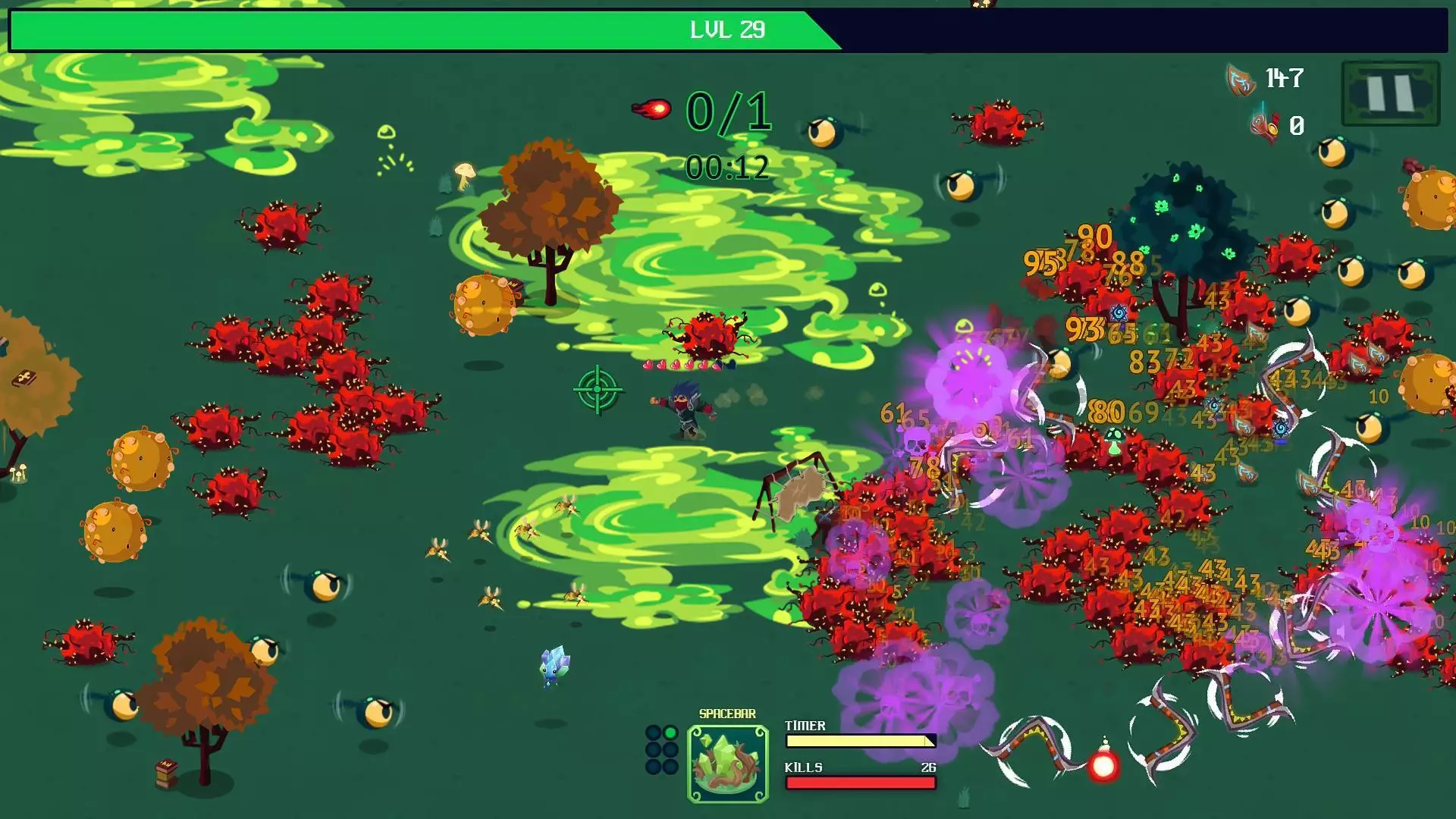Pause the game with the pause button
The height and width of the screenshot is (819, 1456).
click(1390, 93)
